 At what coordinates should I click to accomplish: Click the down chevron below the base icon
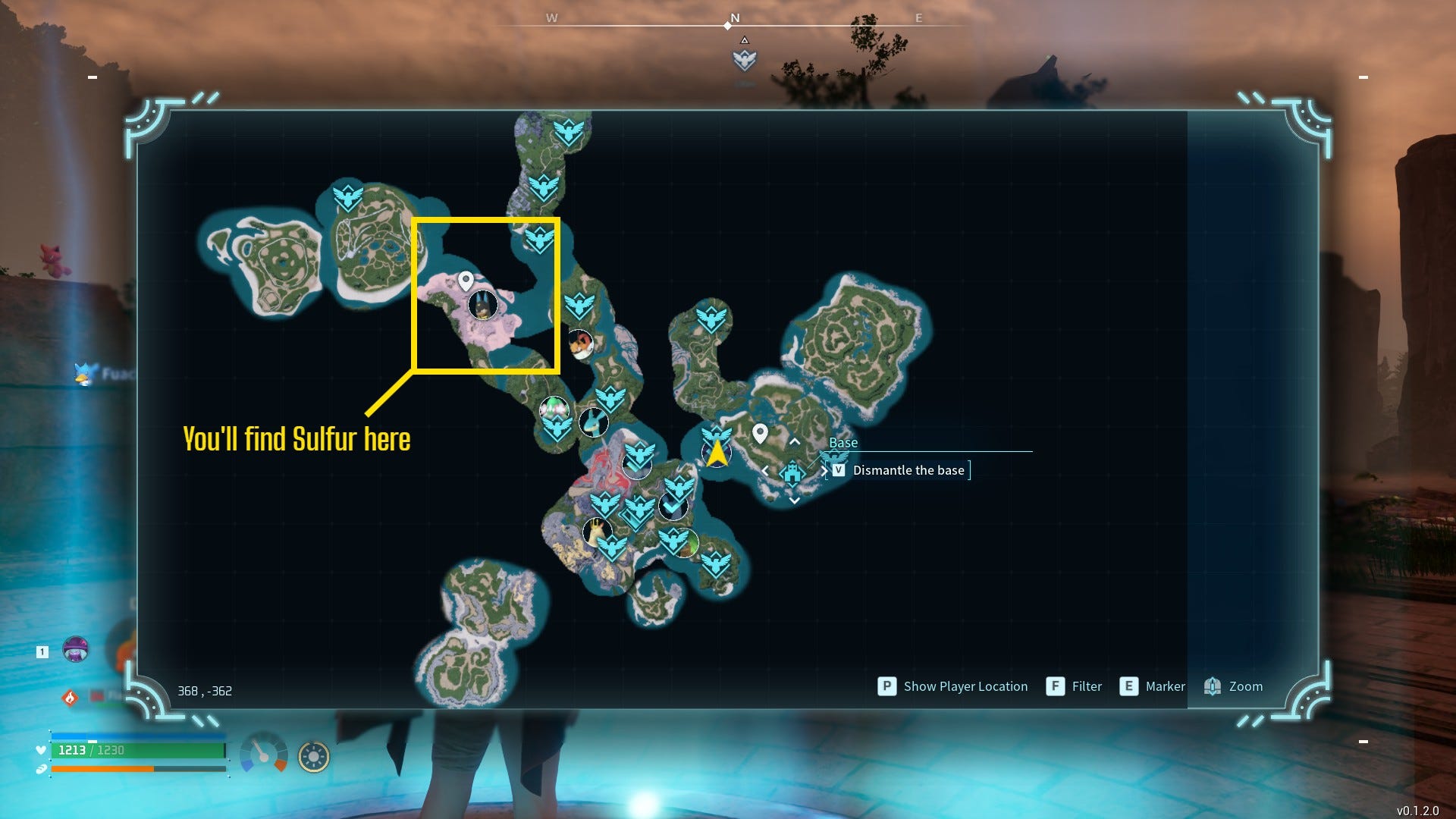coord(794,500)
